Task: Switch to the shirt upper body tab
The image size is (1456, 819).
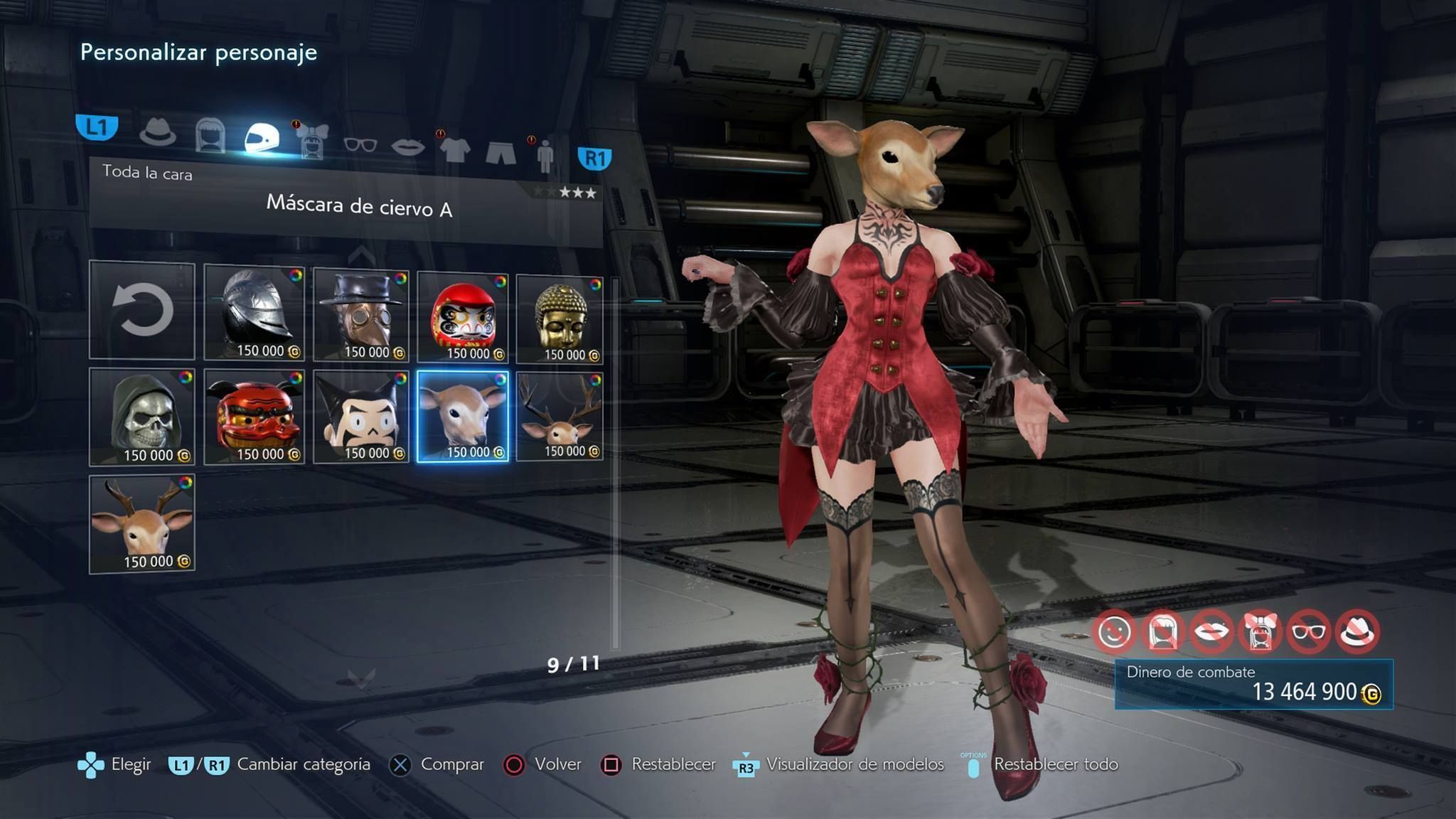Action: [455, 149]
